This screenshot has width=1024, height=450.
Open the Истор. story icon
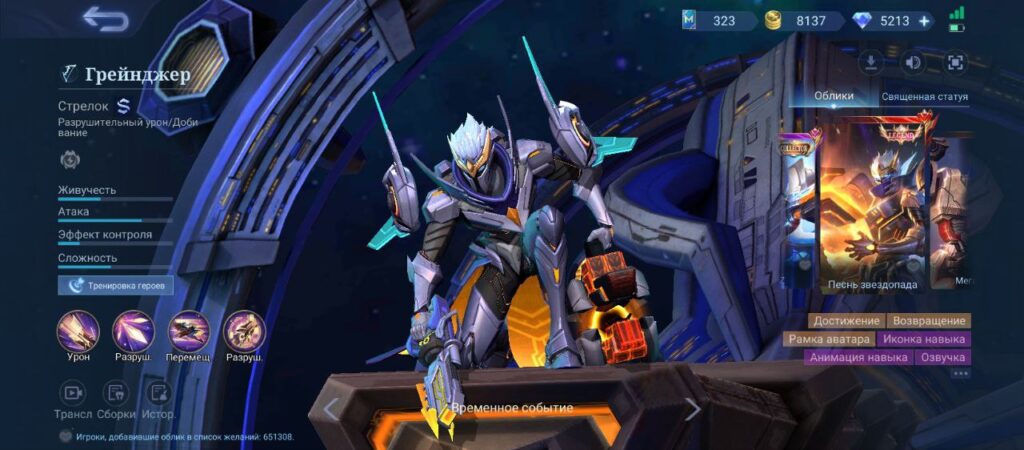tap(158, 393)
